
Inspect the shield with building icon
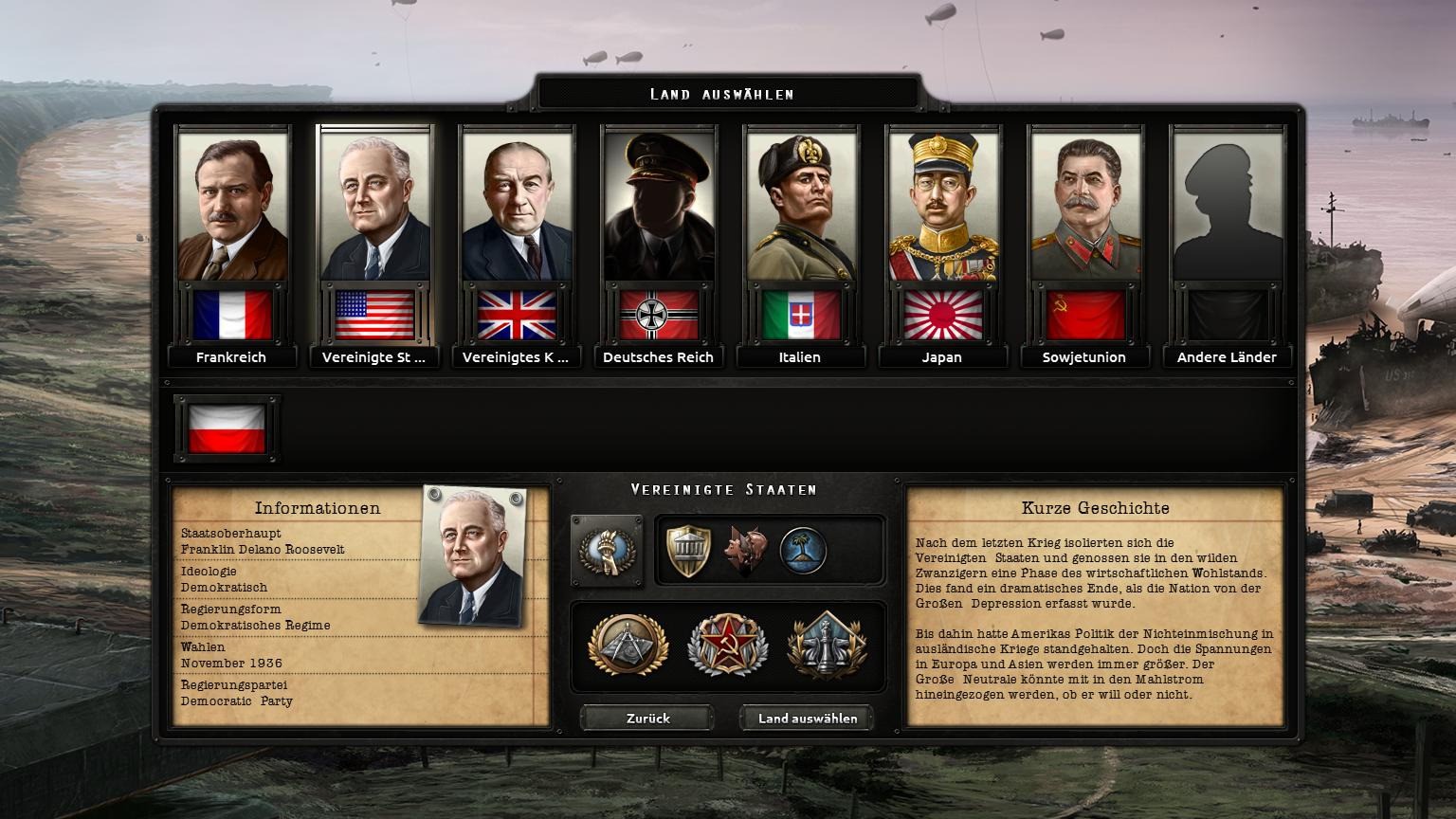(688, 551)
